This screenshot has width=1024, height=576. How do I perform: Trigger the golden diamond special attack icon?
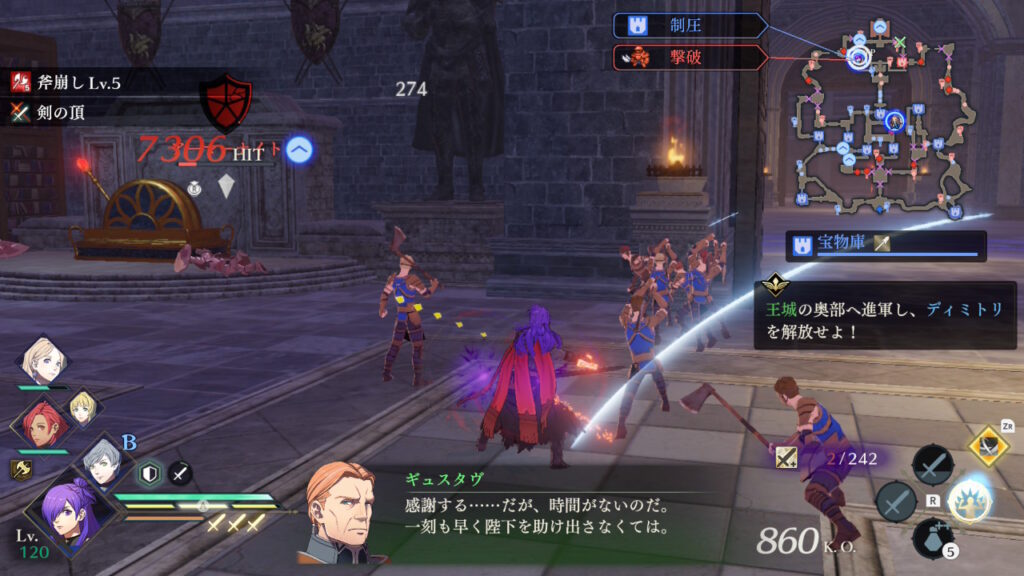pyautogui.click(x=988, y=446)
